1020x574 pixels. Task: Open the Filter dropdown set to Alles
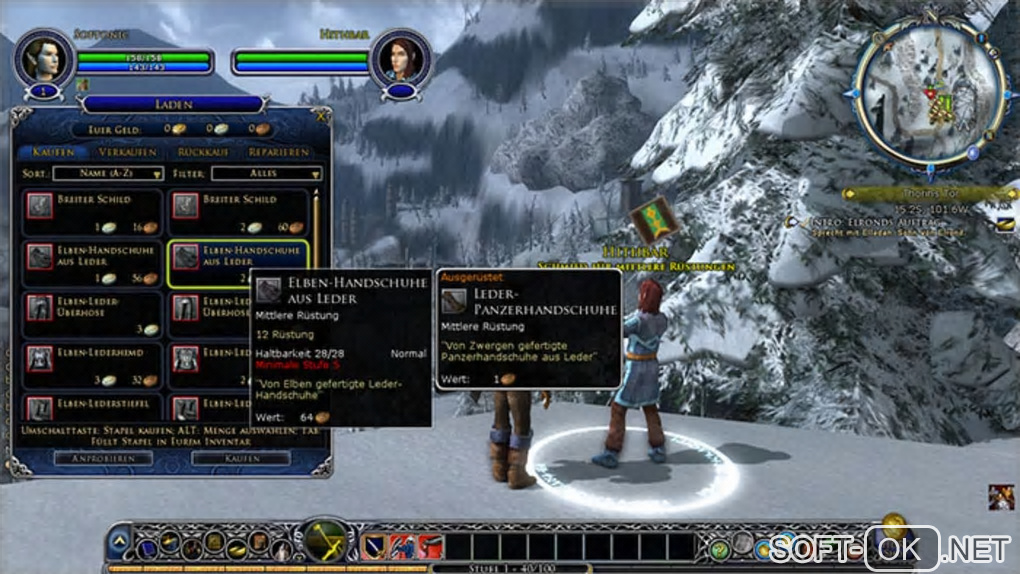coord(267,174)
